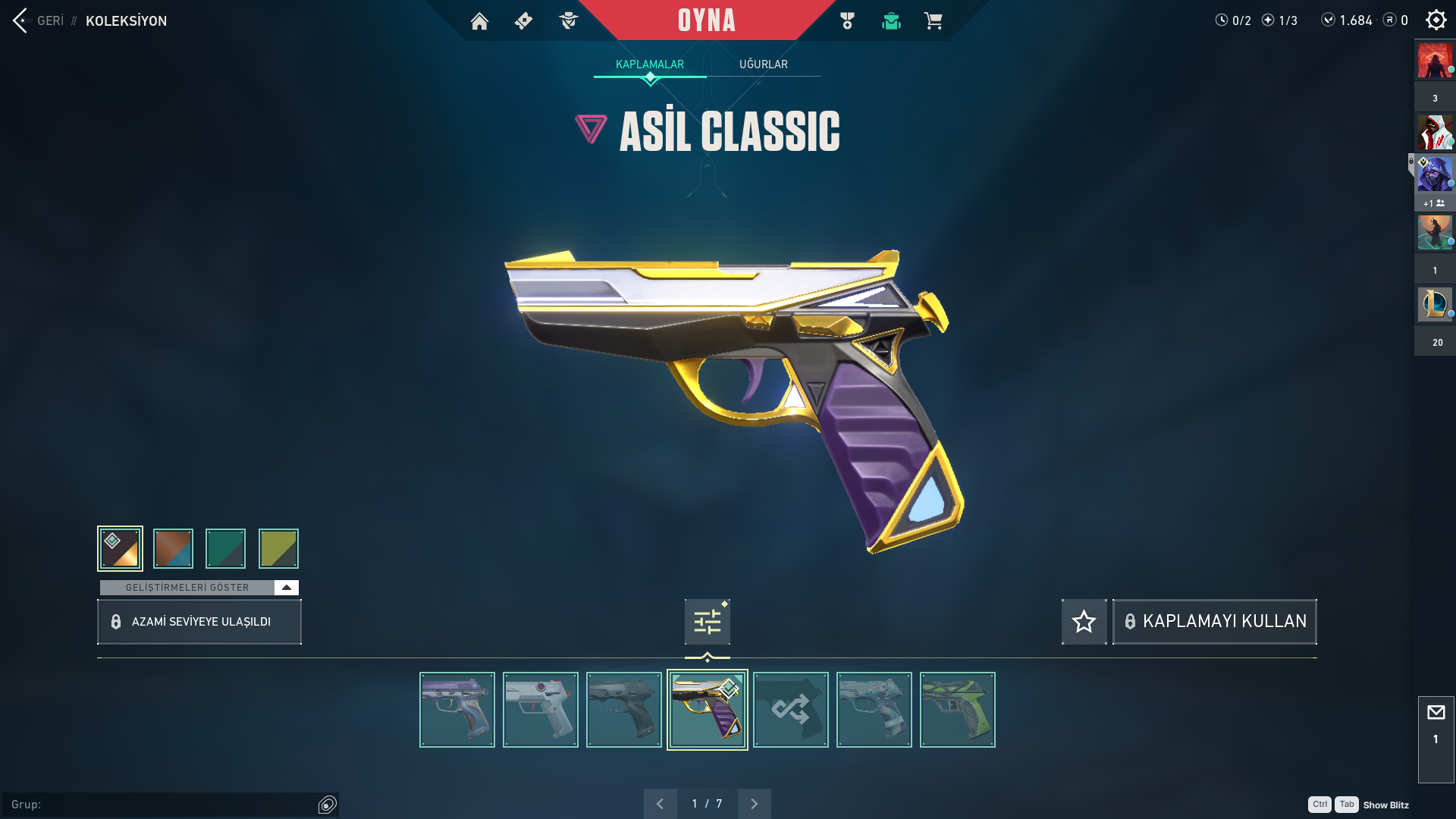Select the KAPLAMALAR tab
This screenshot has height=819, width=1456.
pyautogui.click(x=649, y=64)
